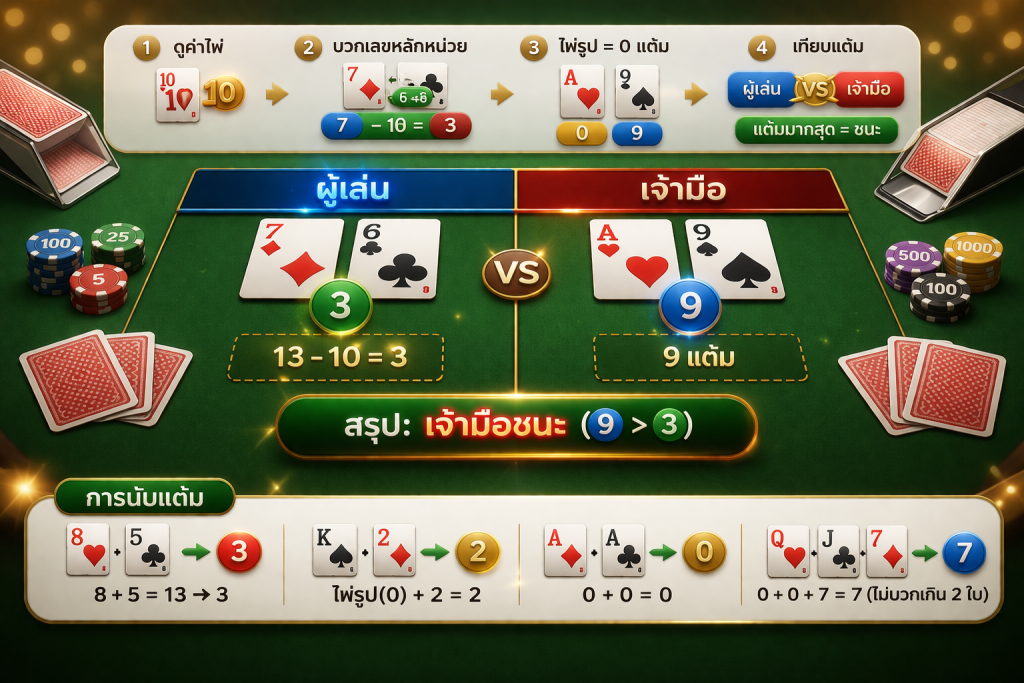This screenshot has width=1024, height=683.
Task: Select the black 100 chip stack
Action: 940,297
